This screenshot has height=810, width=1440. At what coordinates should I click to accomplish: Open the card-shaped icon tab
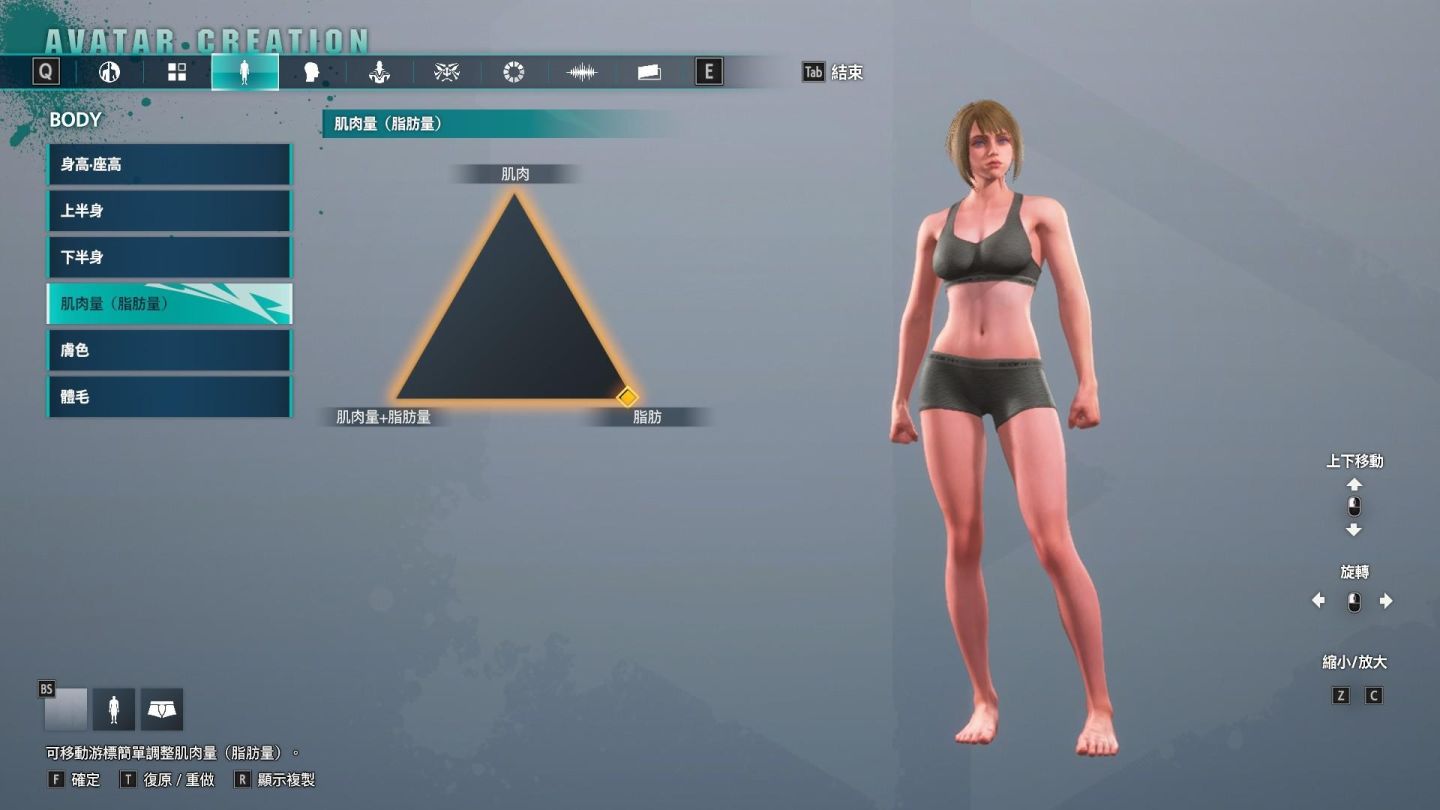(649, 72)
